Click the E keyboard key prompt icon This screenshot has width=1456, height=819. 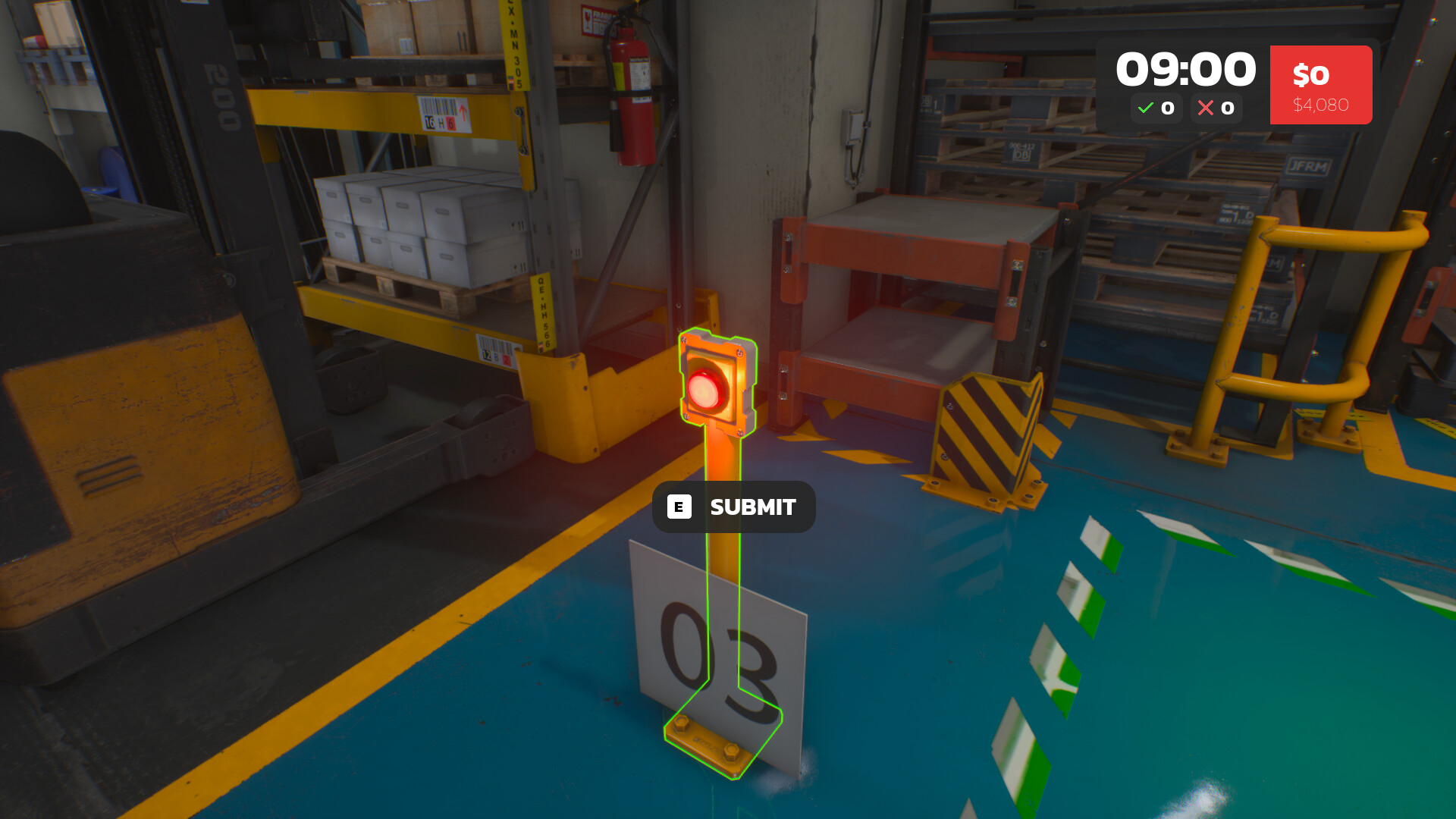click(x=679, y=507)
